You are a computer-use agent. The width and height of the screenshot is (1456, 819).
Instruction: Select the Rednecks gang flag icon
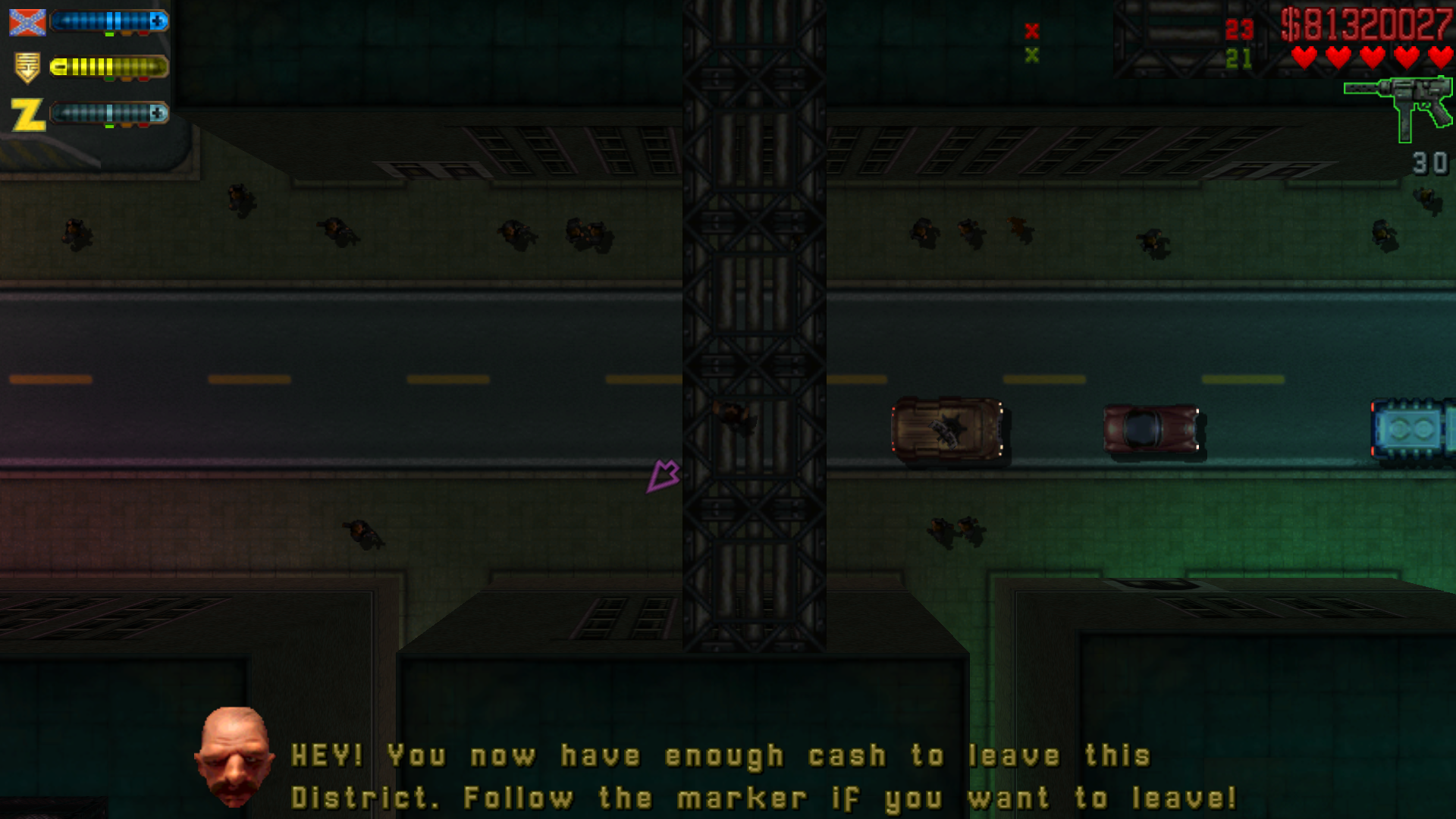(x=28, y=22)
